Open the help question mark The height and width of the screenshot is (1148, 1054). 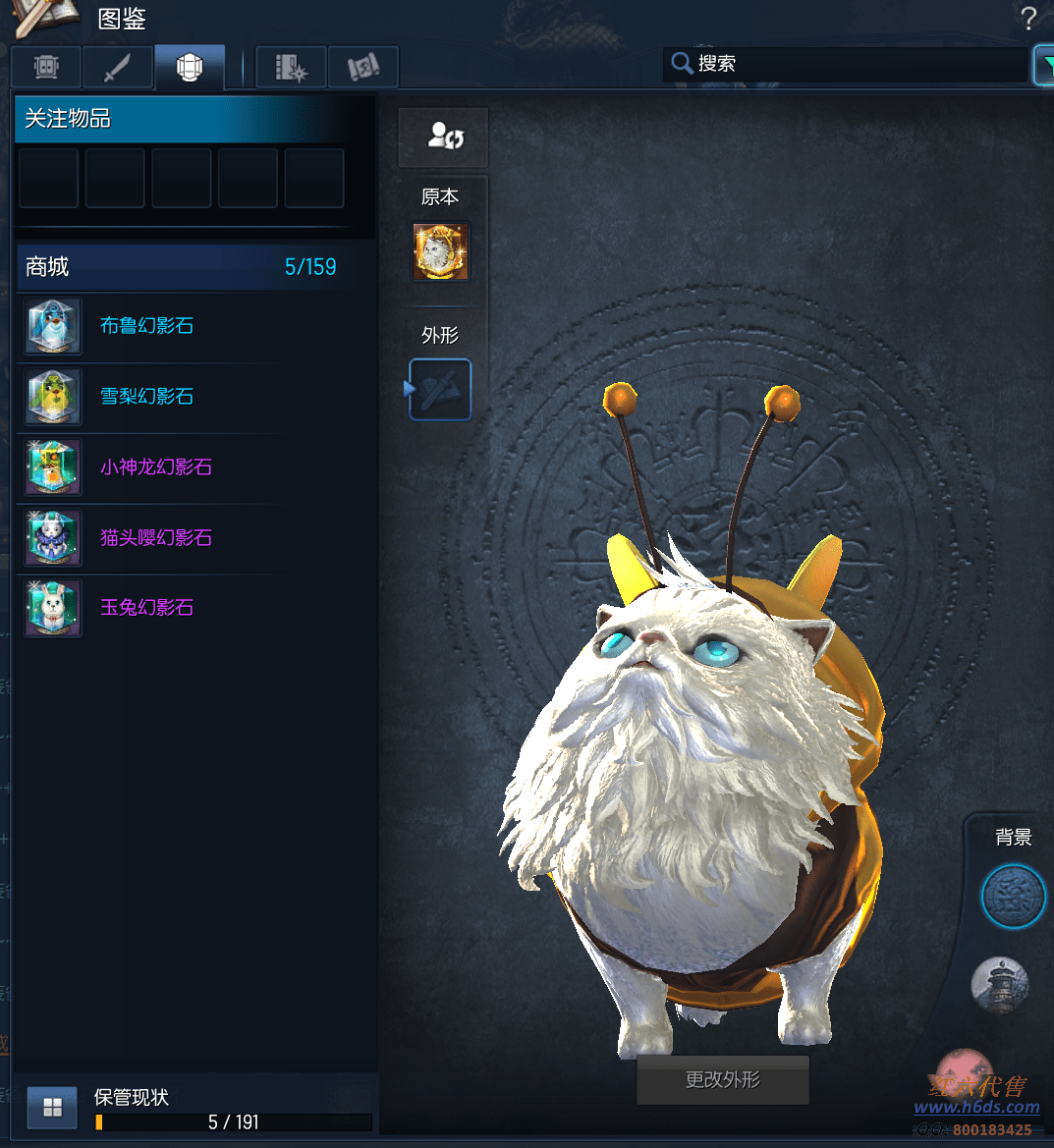click(x=1027, y=18)
